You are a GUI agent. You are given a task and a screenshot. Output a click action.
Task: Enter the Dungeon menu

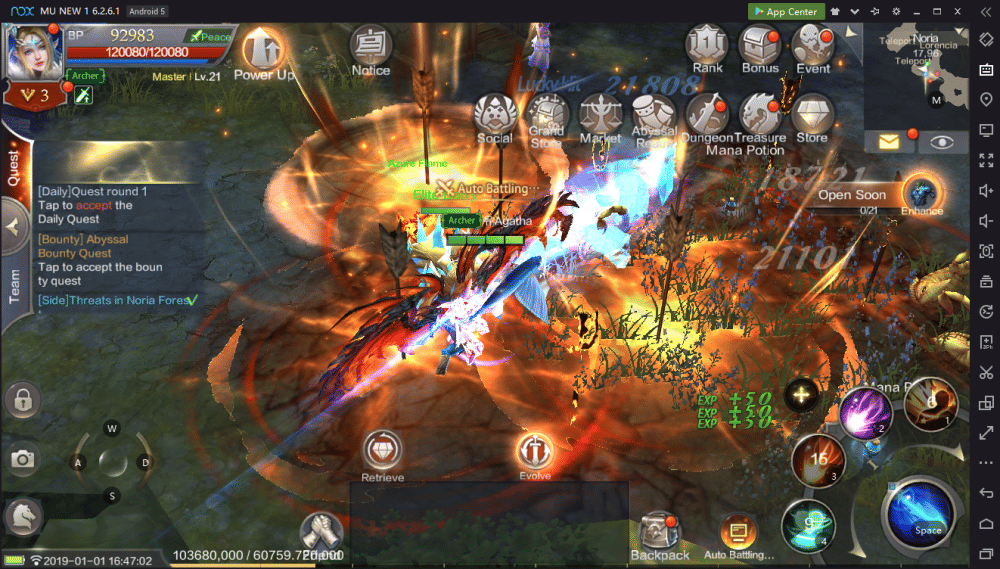pos(708,116)
